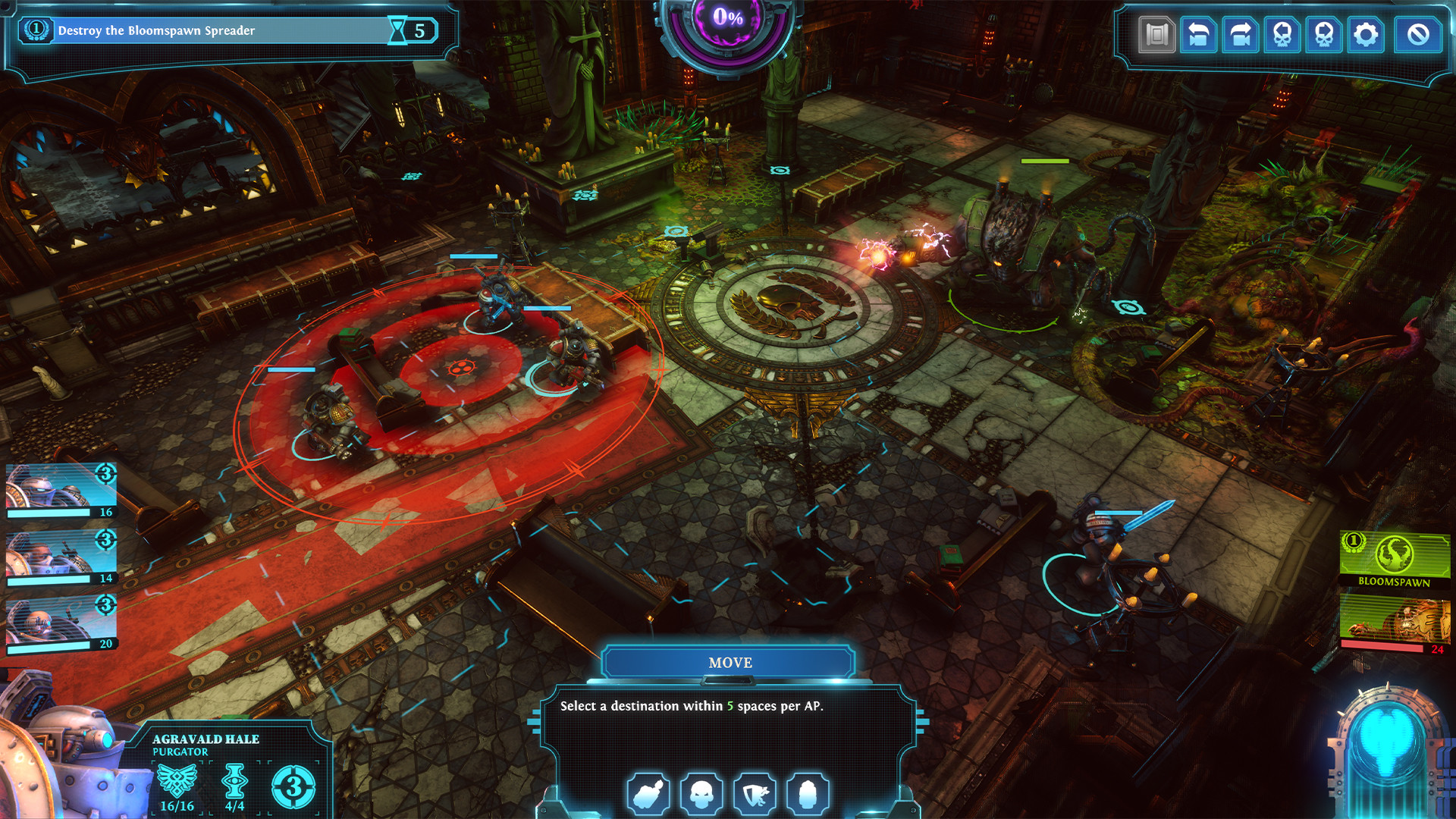Activate the skull ability in the action bar

tap(703, 795)
